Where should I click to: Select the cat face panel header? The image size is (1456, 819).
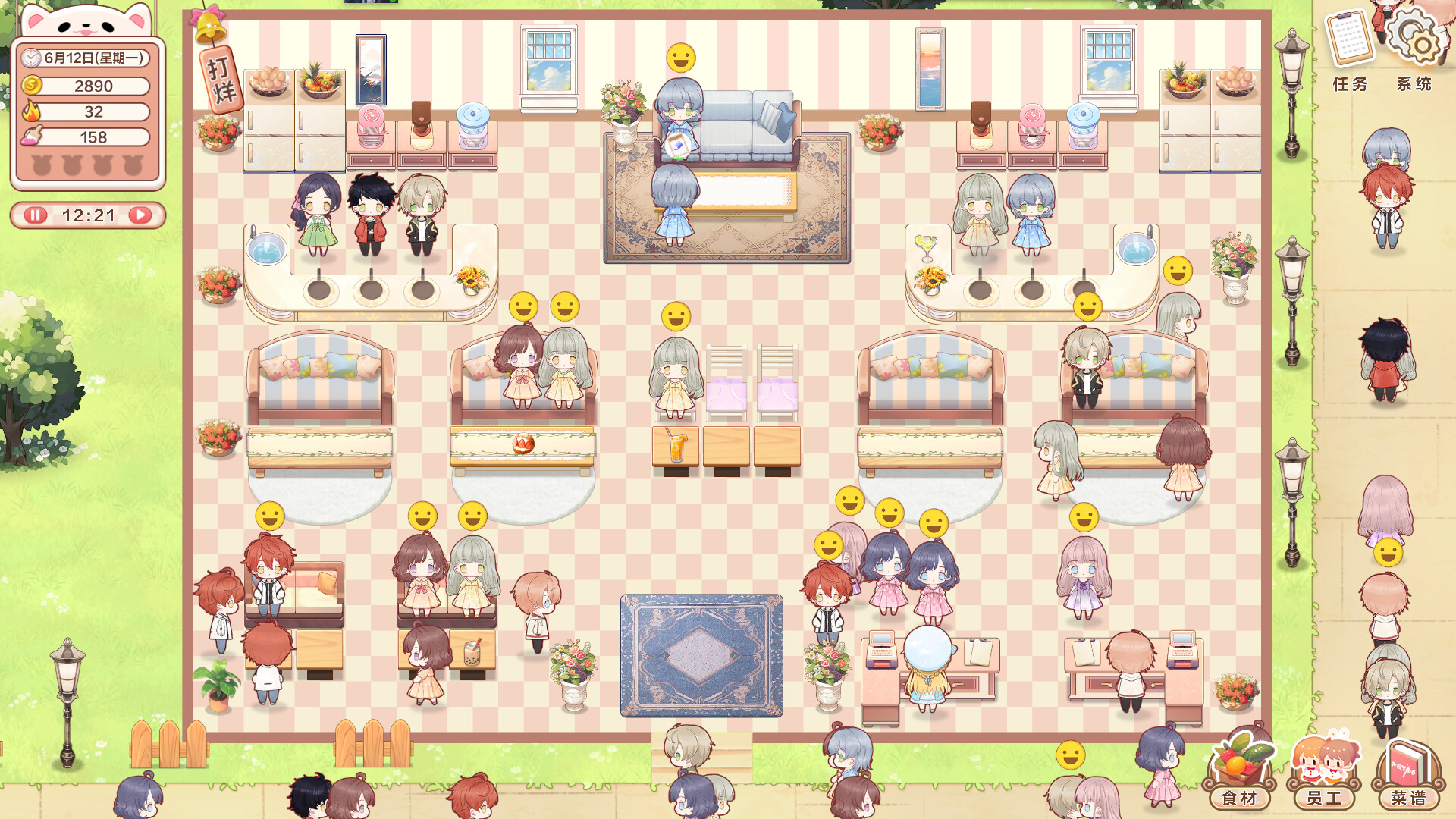click(x=86, y=25)
